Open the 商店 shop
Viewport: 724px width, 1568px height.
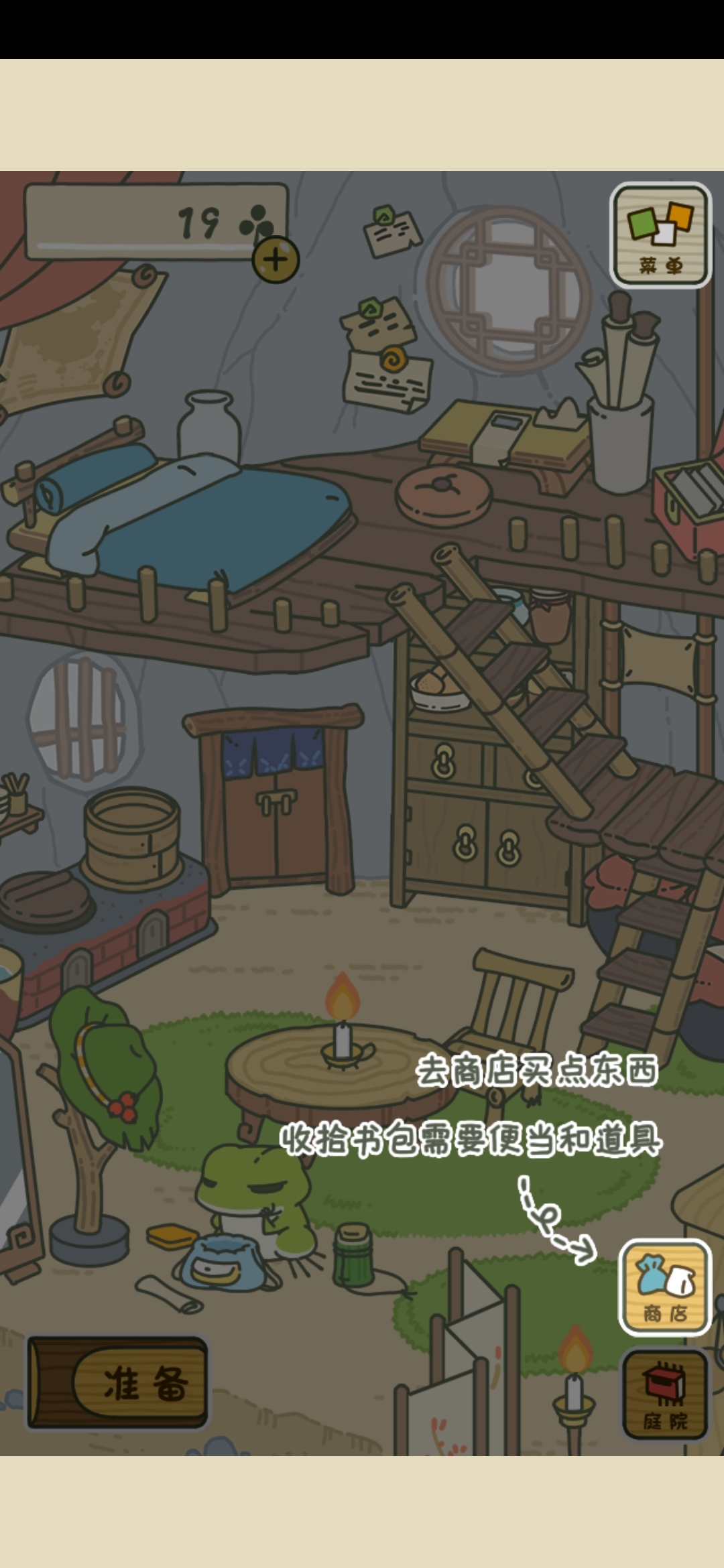[664, 1287]
